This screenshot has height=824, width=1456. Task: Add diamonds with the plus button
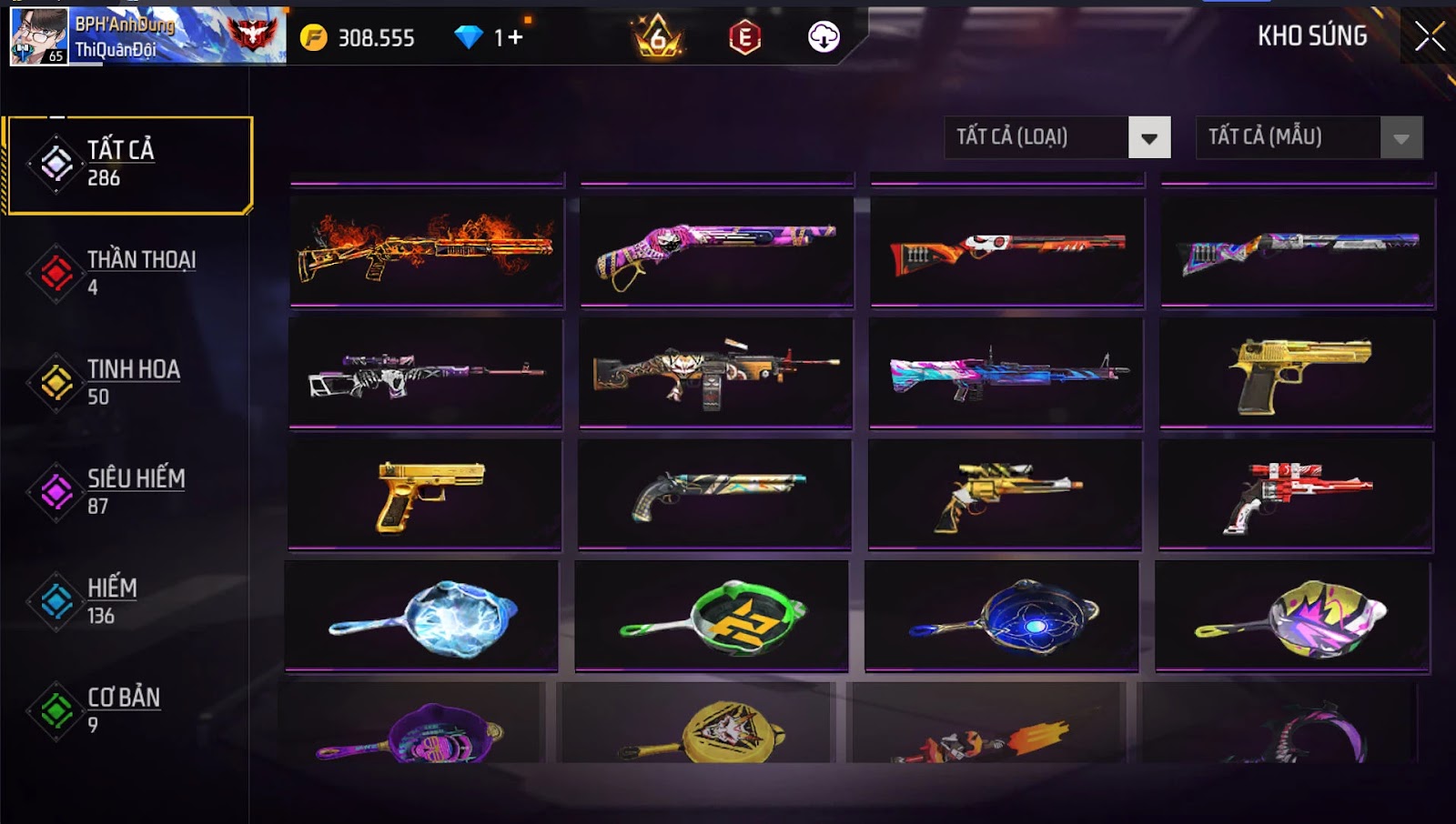[516, 37]
